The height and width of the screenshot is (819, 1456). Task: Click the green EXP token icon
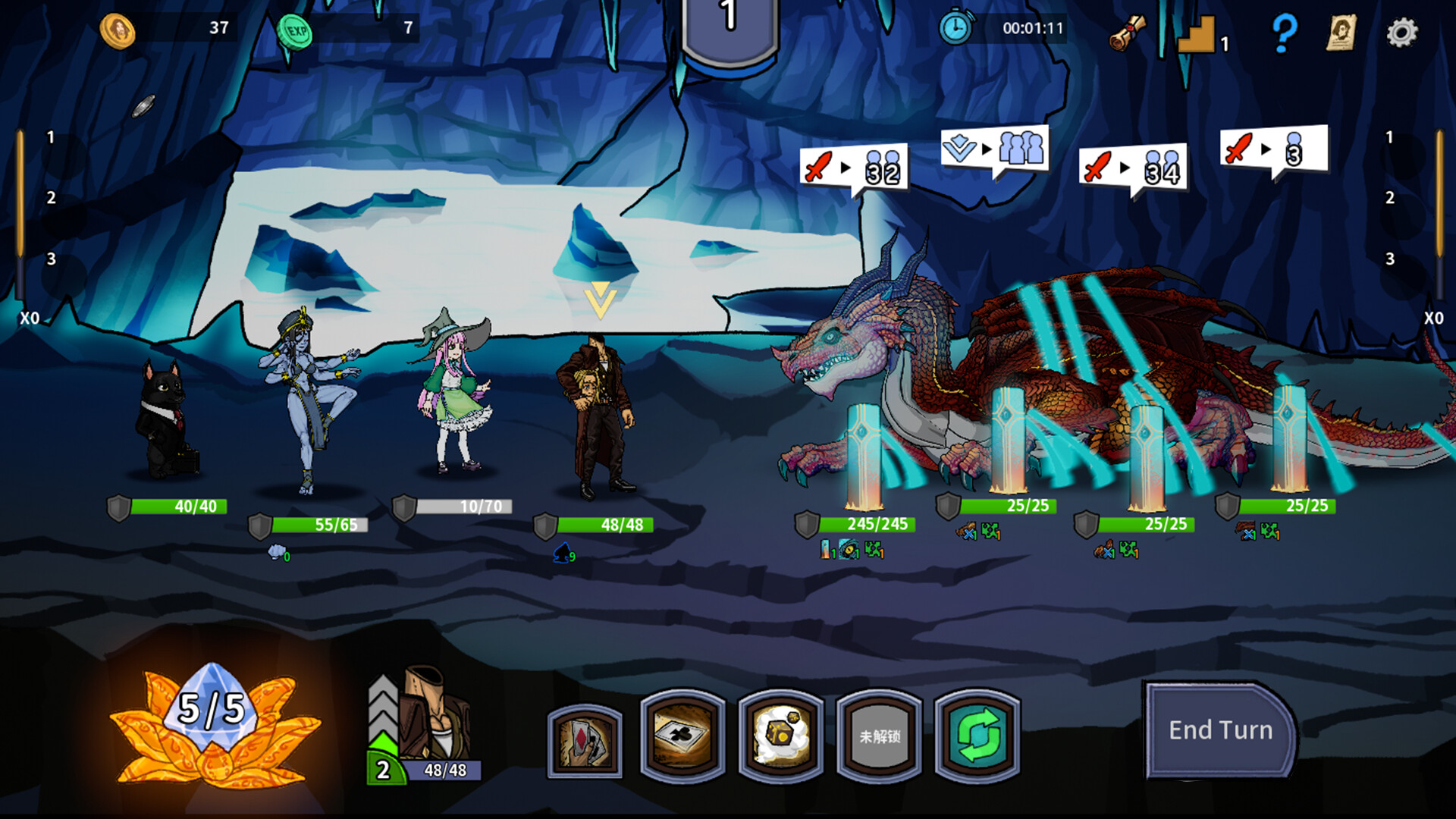tap(294, 32)
